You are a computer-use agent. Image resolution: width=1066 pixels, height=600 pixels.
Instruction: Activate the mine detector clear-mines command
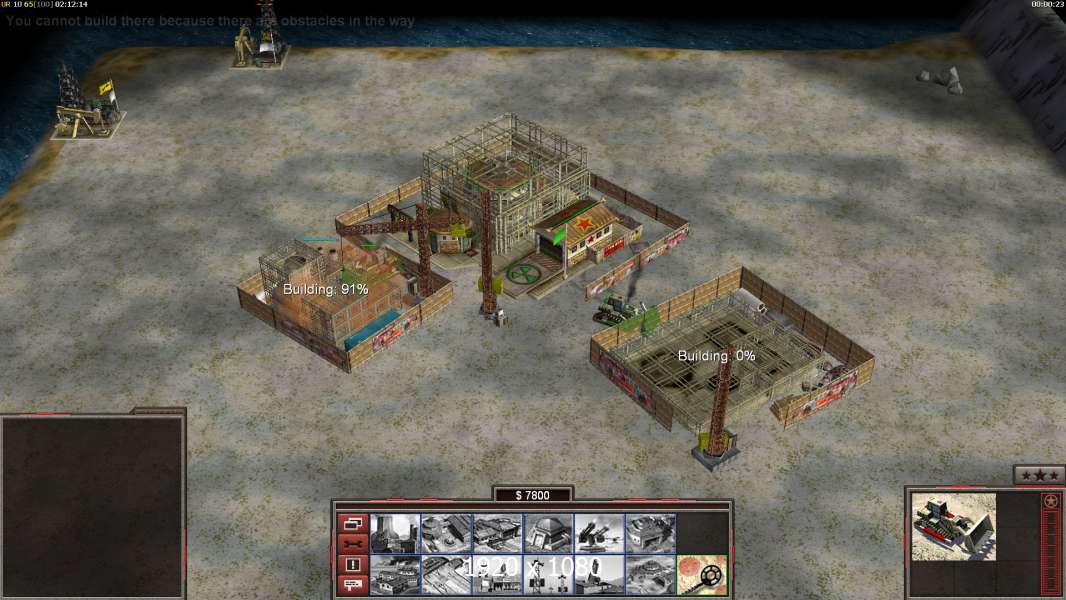pos(701,575)
